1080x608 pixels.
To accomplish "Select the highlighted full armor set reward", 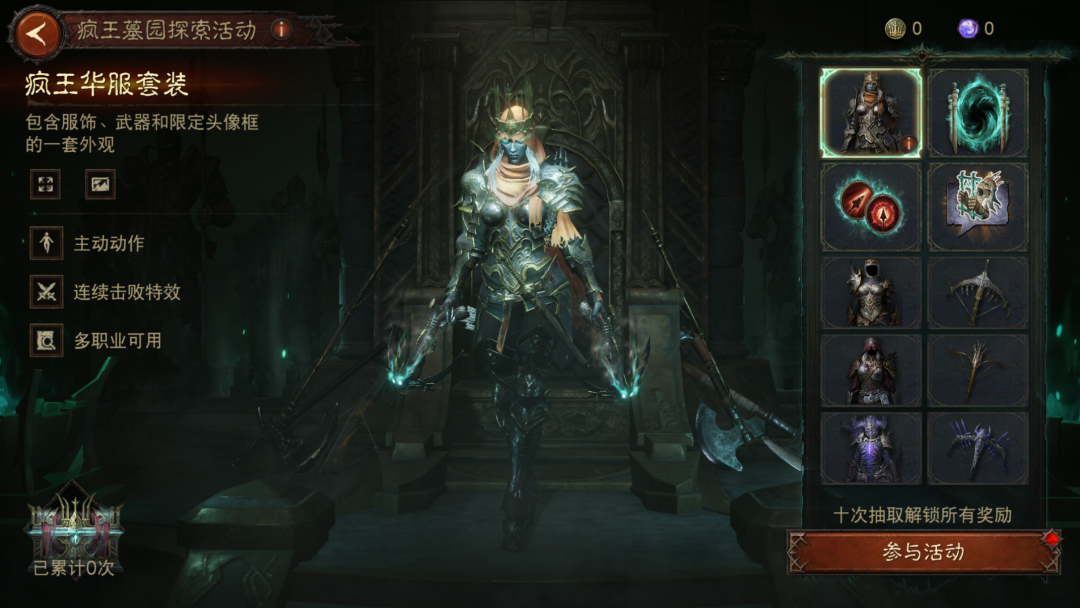I will click(870, 113).
